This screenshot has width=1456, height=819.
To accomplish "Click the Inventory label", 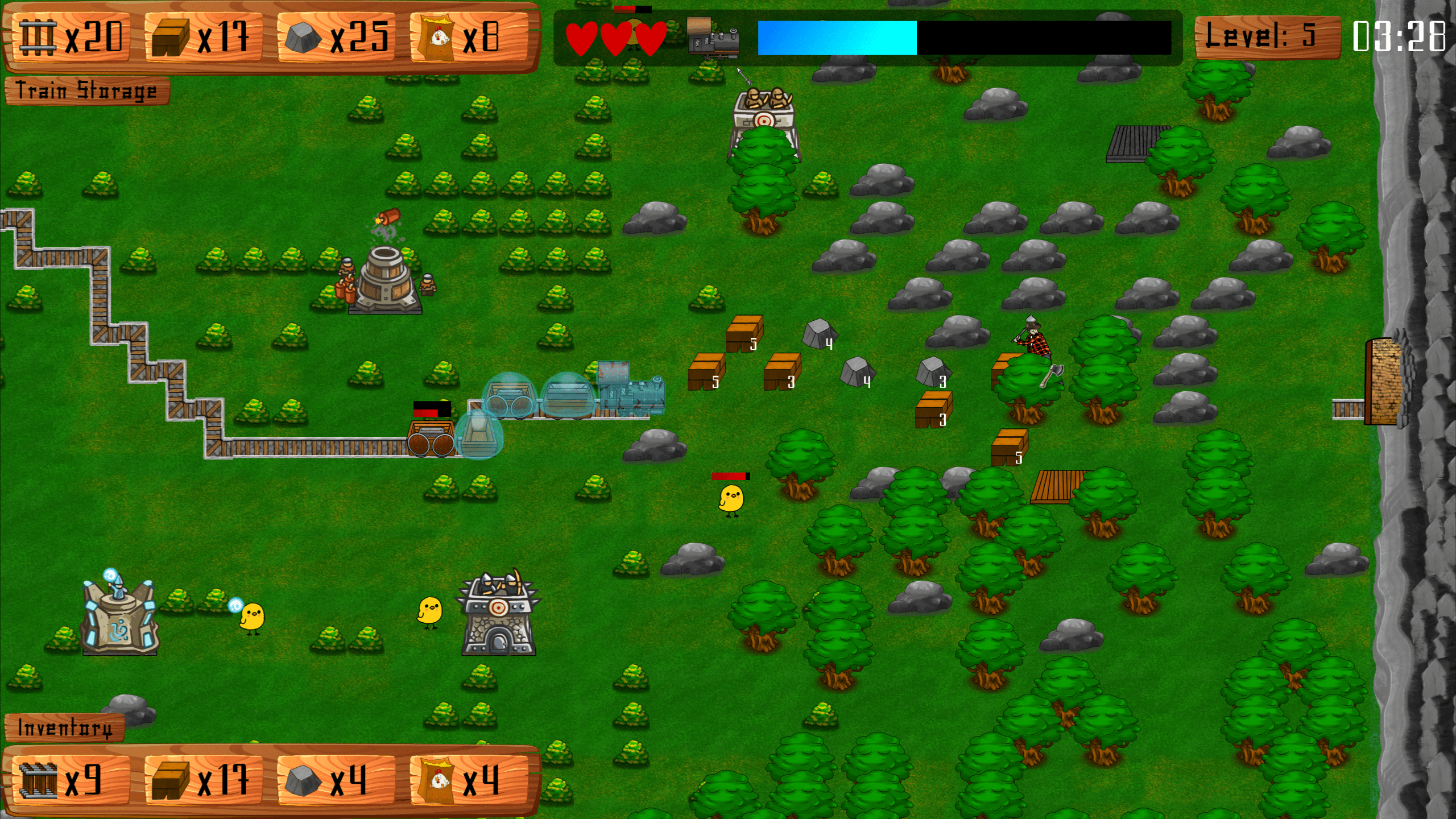I will point(64,728).
